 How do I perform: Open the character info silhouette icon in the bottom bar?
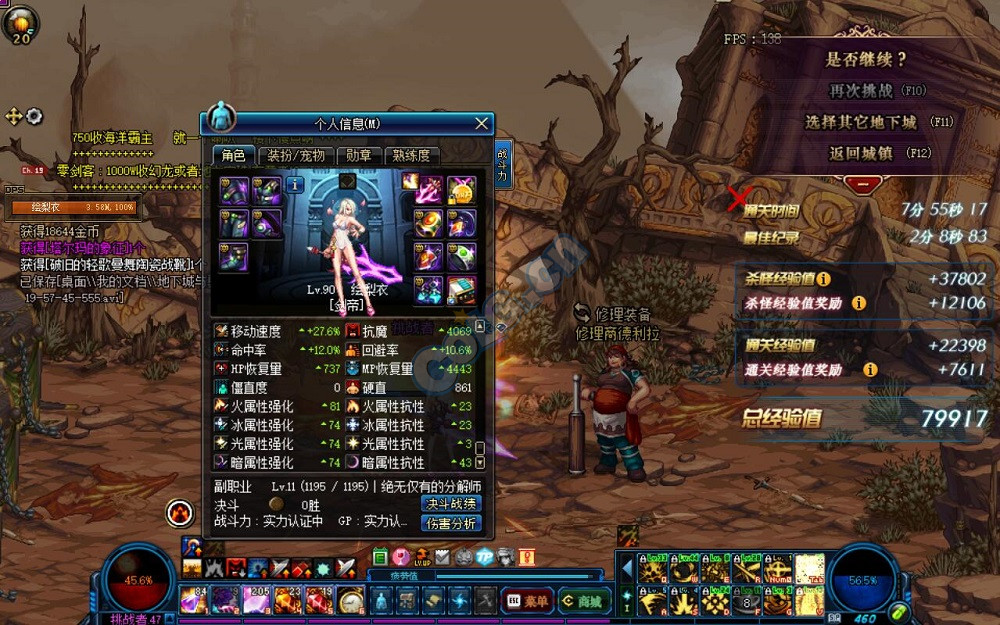(x=380, y=600)
